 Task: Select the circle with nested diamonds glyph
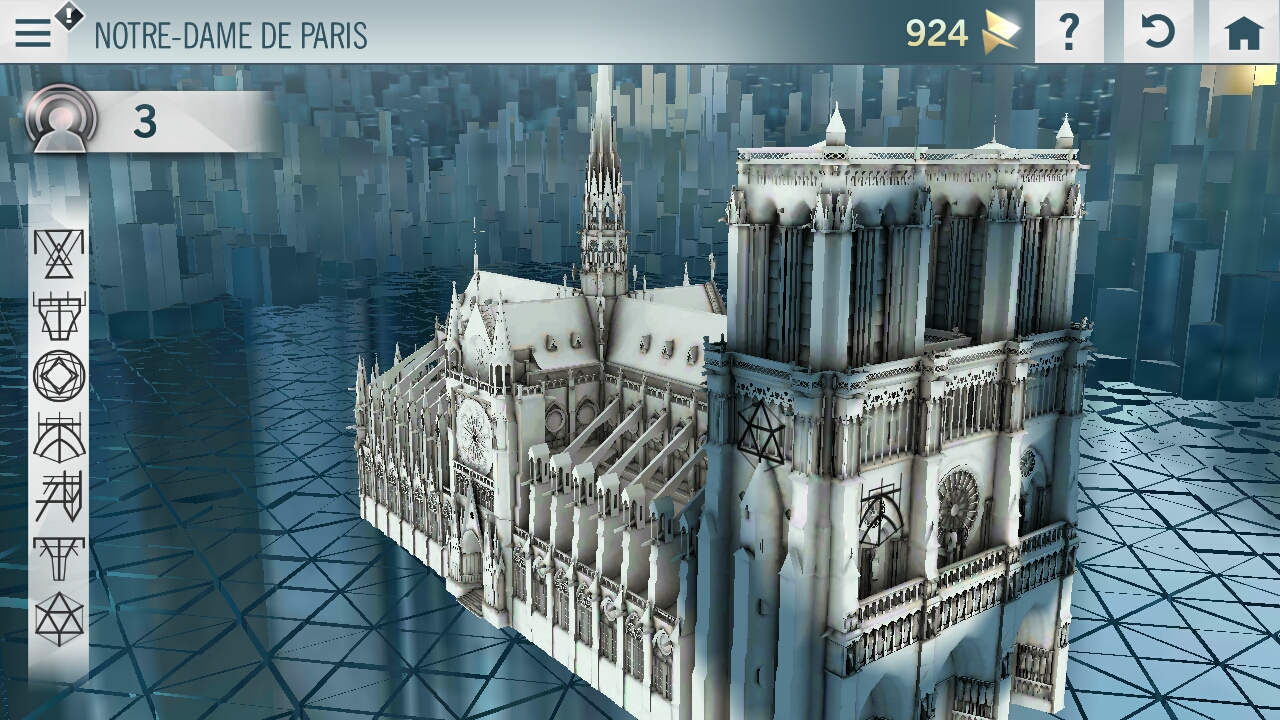(59, 376)
